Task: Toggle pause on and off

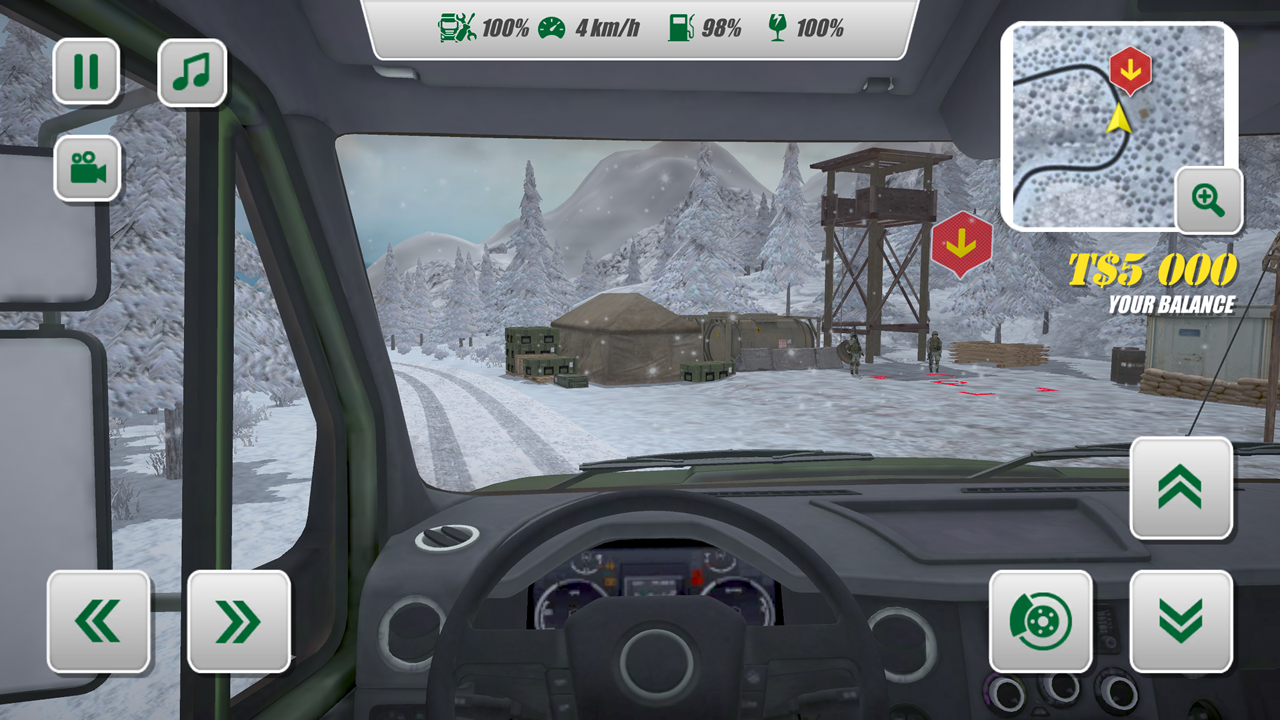Action: point(88,71)
